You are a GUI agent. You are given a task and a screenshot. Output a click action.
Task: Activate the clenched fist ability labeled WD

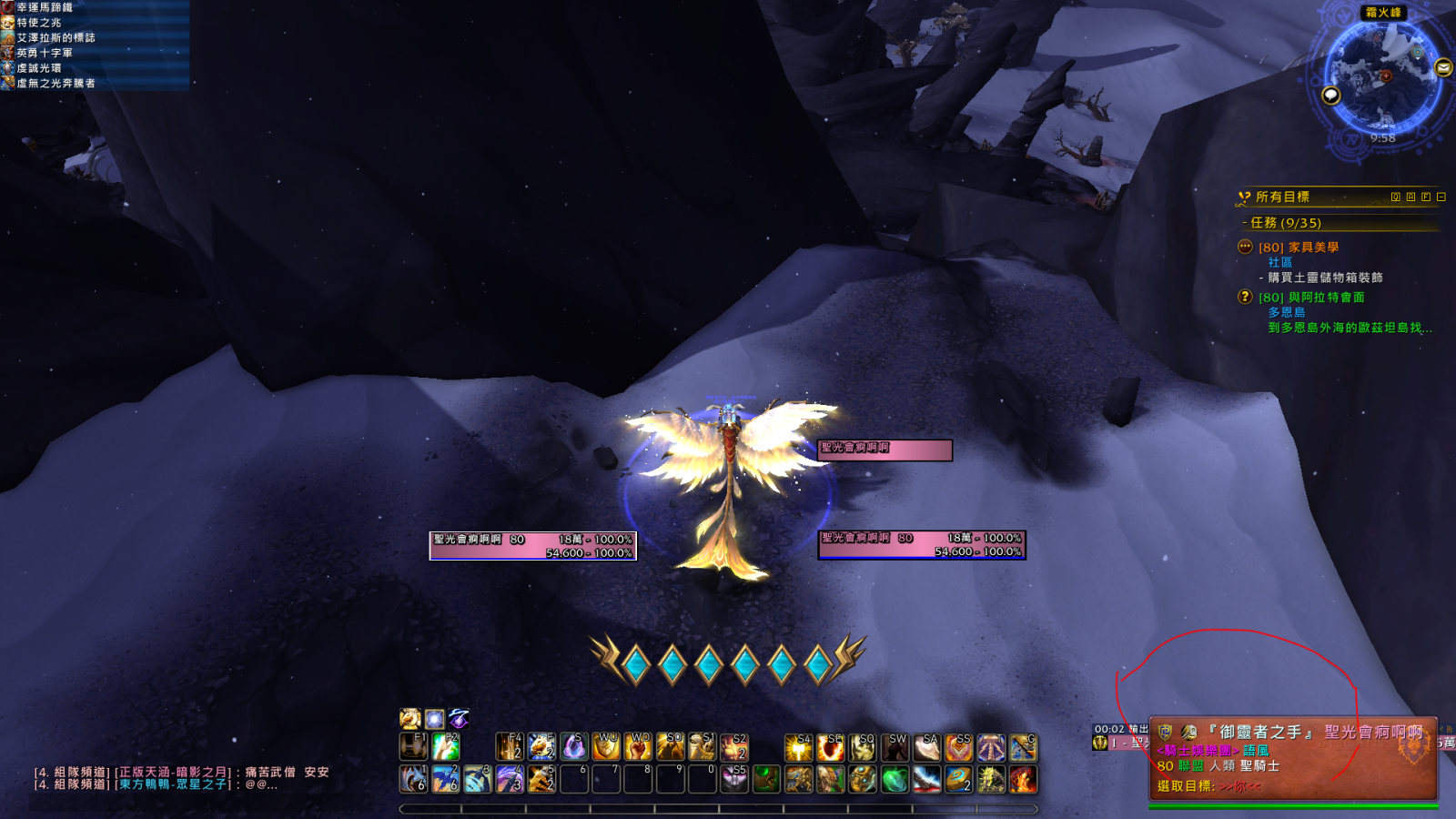(638, 747)
